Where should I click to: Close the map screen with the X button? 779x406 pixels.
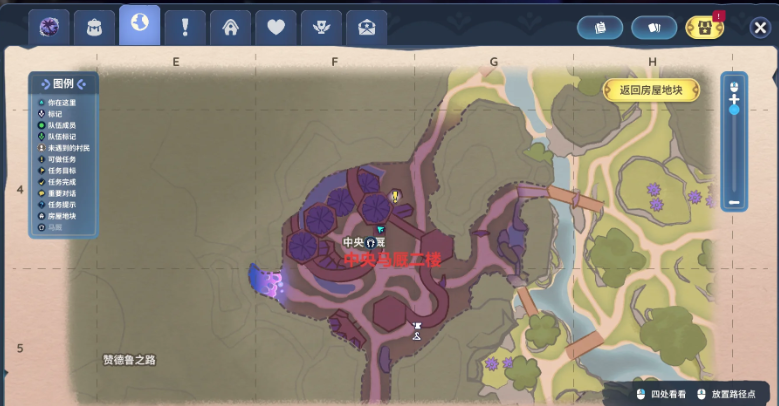pos(759,28)
